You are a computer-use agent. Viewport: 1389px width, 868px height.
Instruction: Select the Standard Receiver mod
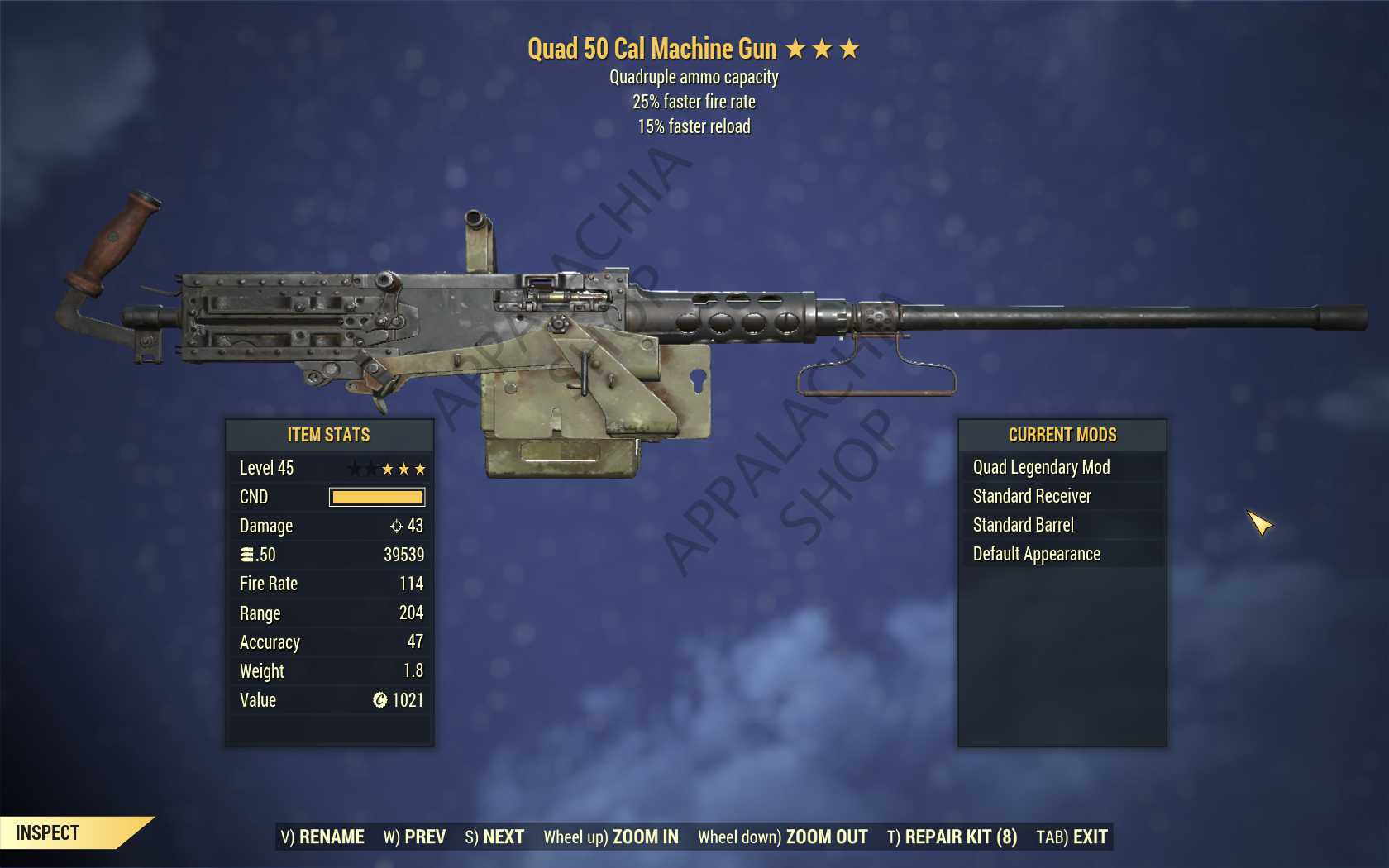(1062, 496)
